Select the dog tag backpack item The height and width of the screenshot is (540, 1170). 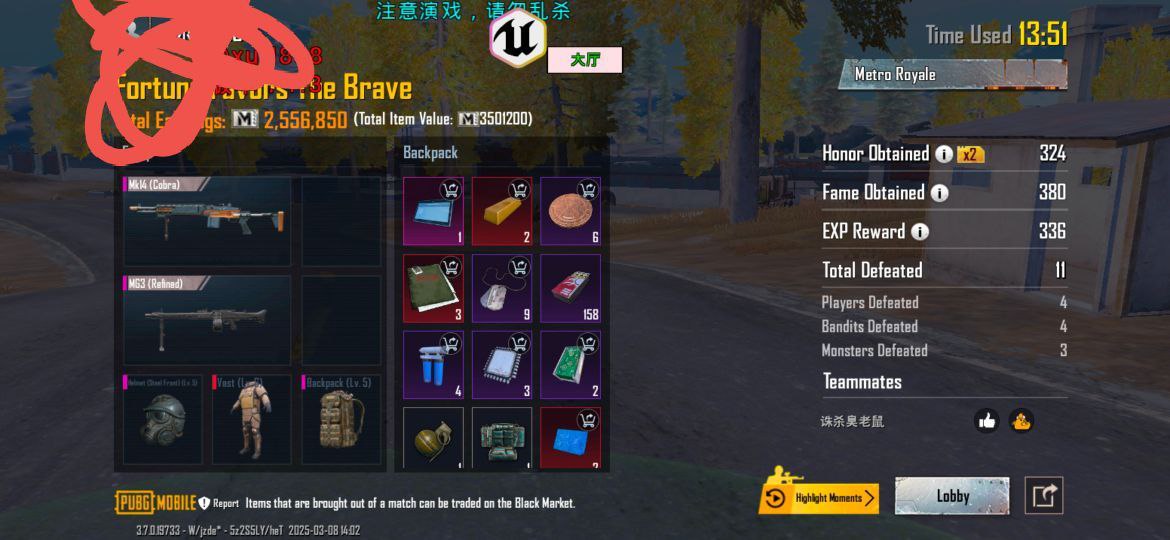(502, 288)
